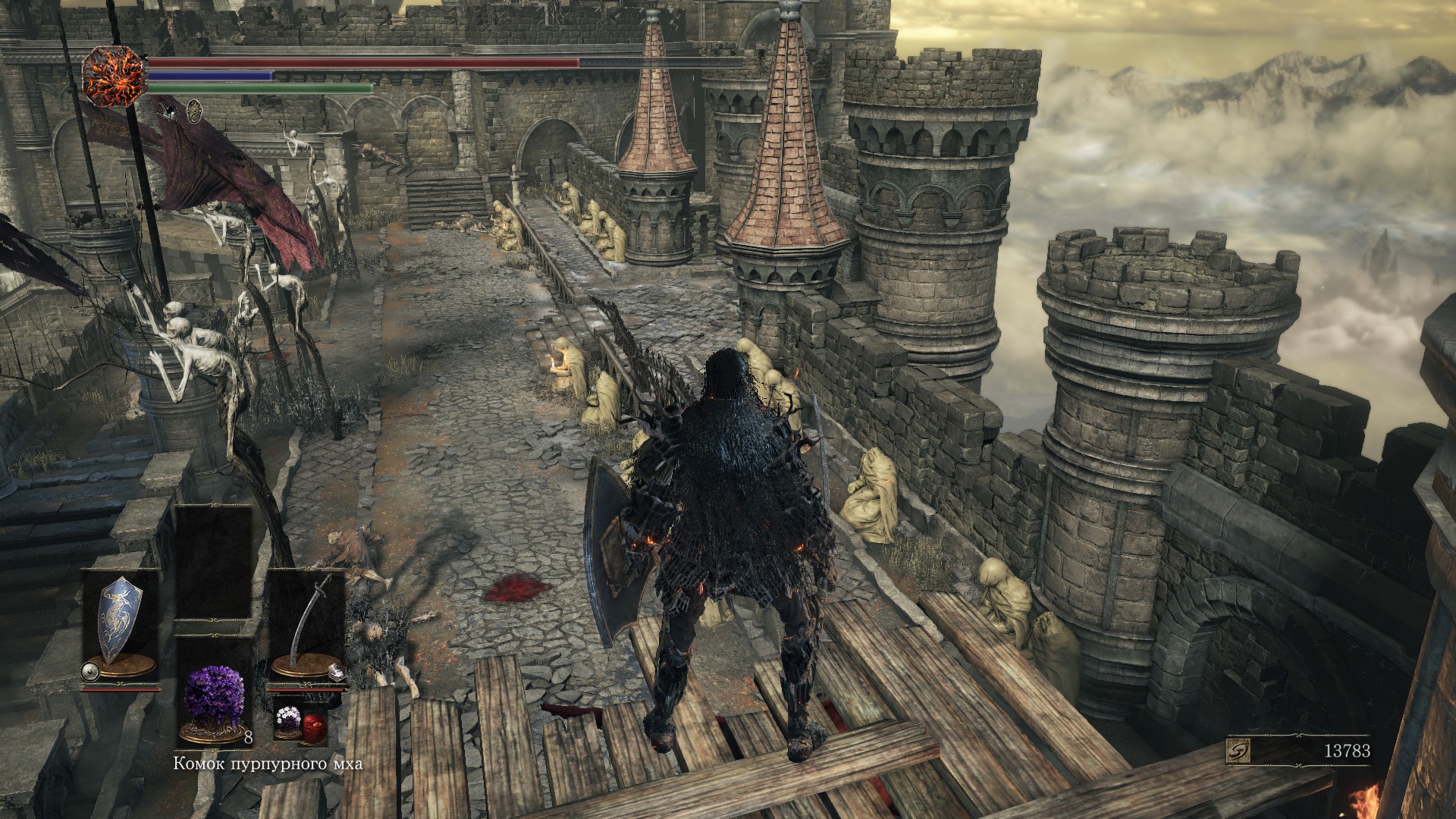
Task: Click the empty spell slot above the moss
Action: pyautogui.click(x=214, y=561)
